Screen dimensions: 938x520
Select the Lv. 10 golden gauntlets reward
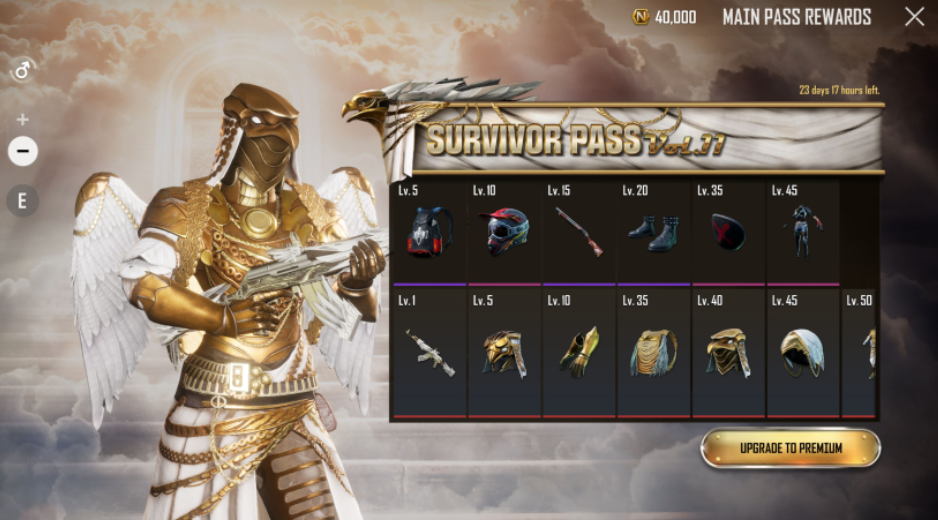(580, 353)
